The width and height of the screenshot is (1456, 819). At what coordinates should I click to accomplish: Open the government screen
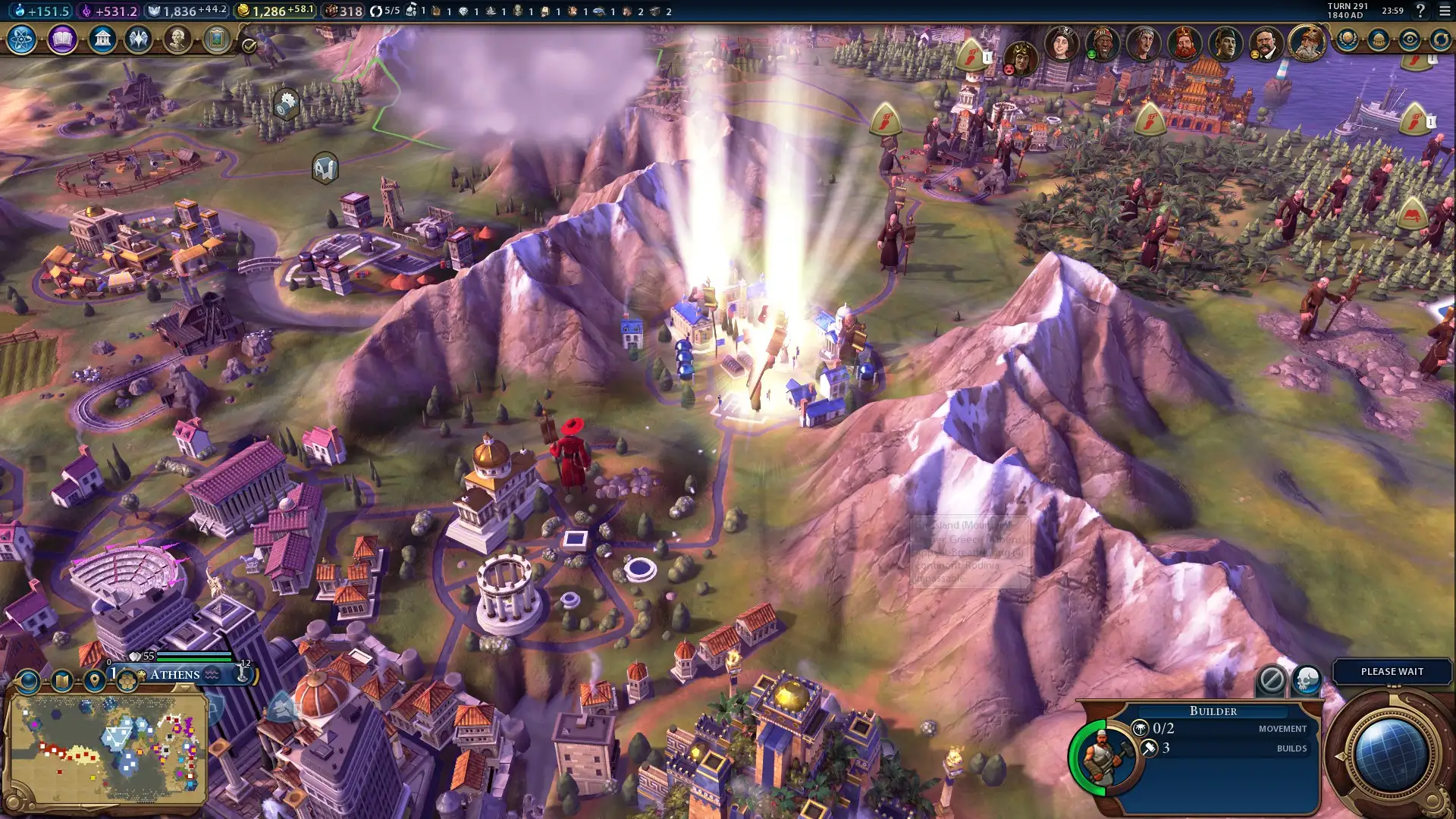pyautogui.click(x=102, y=39)
